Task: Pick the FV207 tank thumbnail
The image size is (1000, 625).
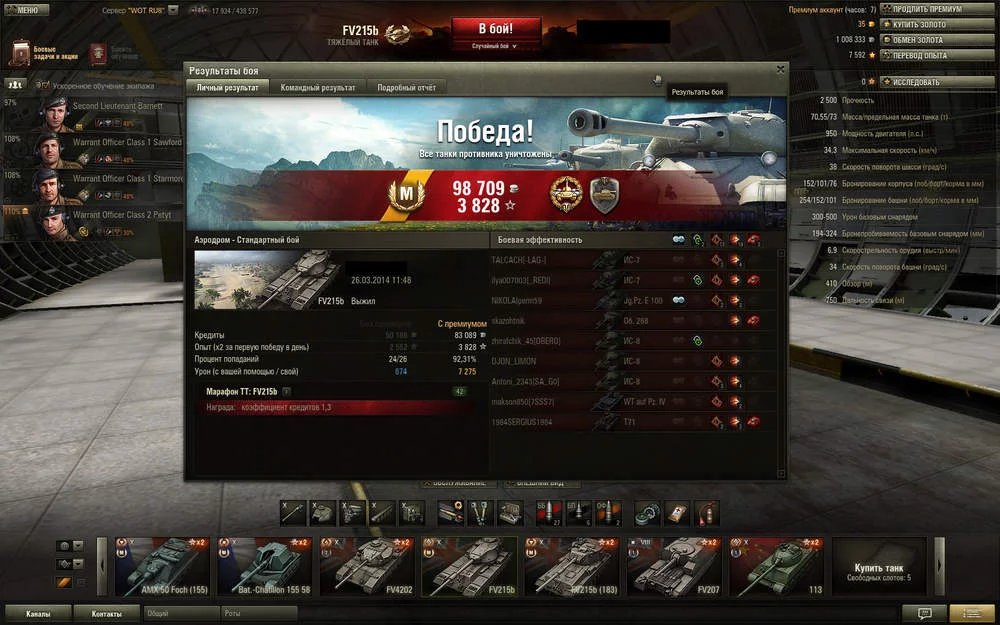Action: [672, 567]
